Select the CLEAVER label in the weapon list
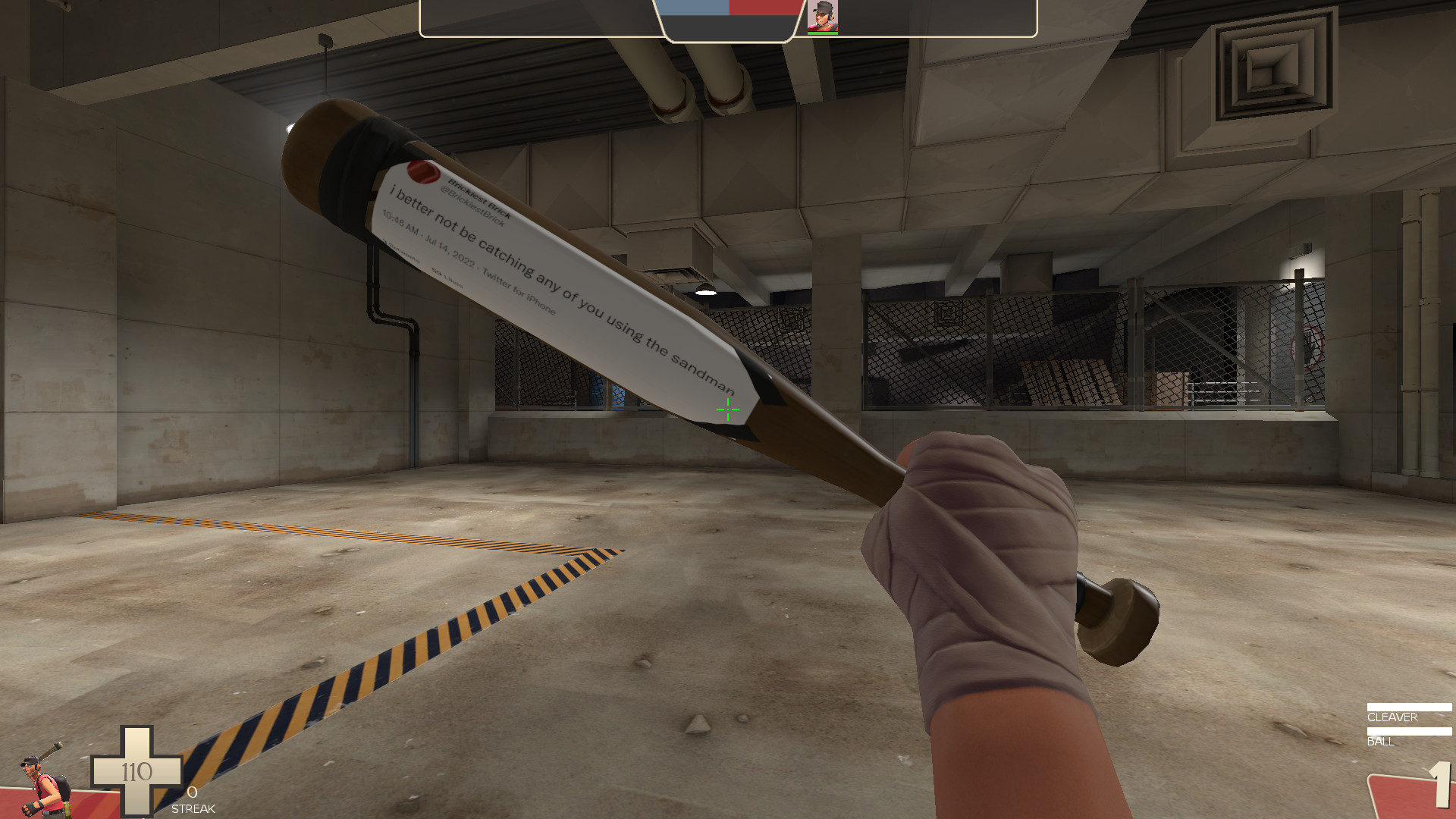 pyautogui.click(x=1394, y=717)
